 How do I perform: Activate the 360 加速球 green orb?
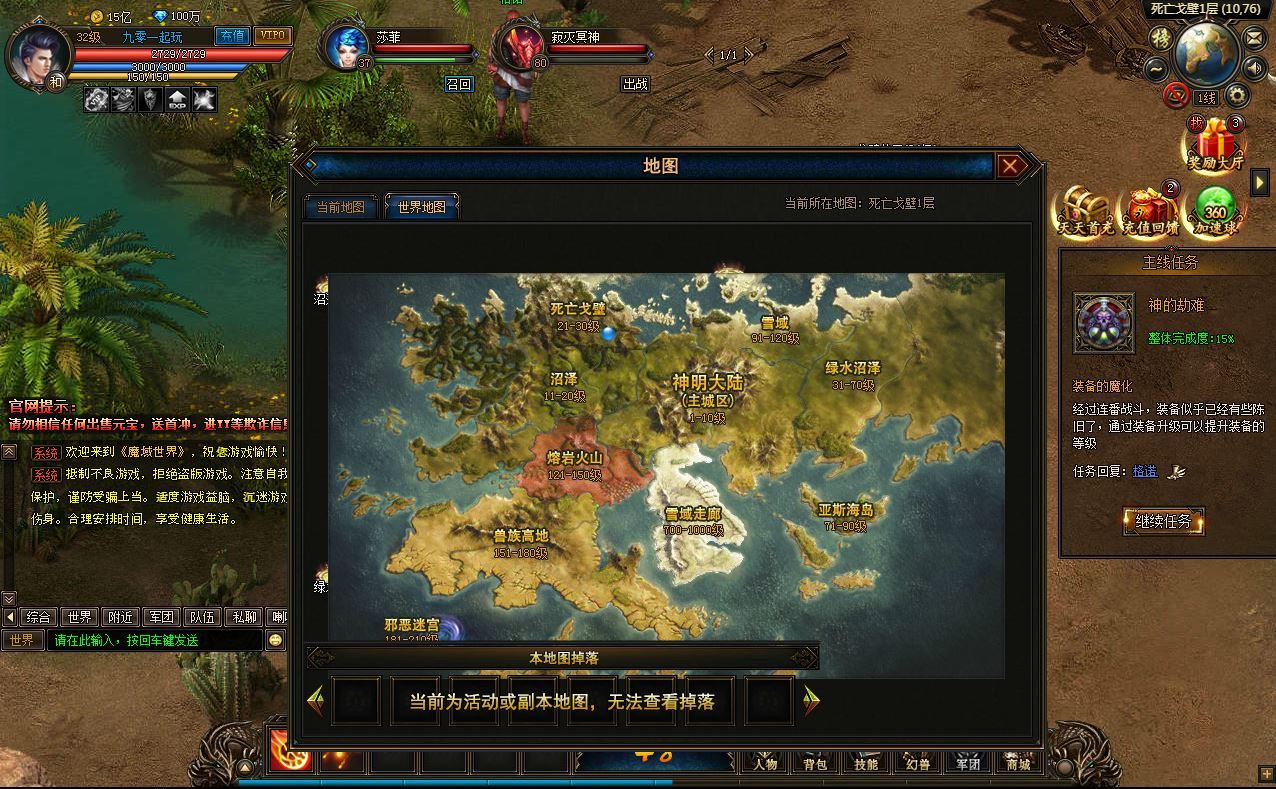(1215, 211)
